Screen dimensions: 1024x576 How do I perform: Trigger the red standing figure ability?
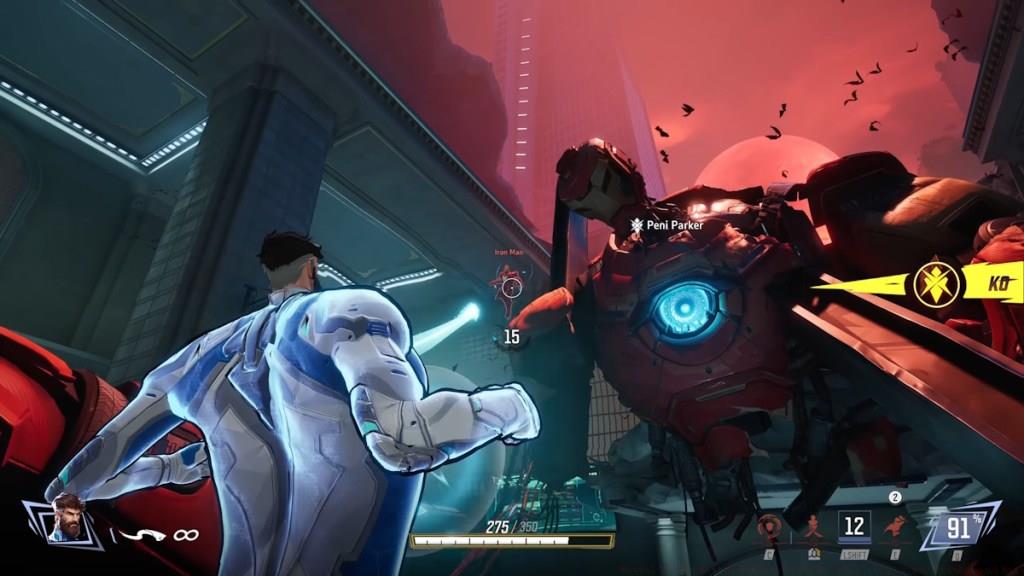(x=813, y=526)
